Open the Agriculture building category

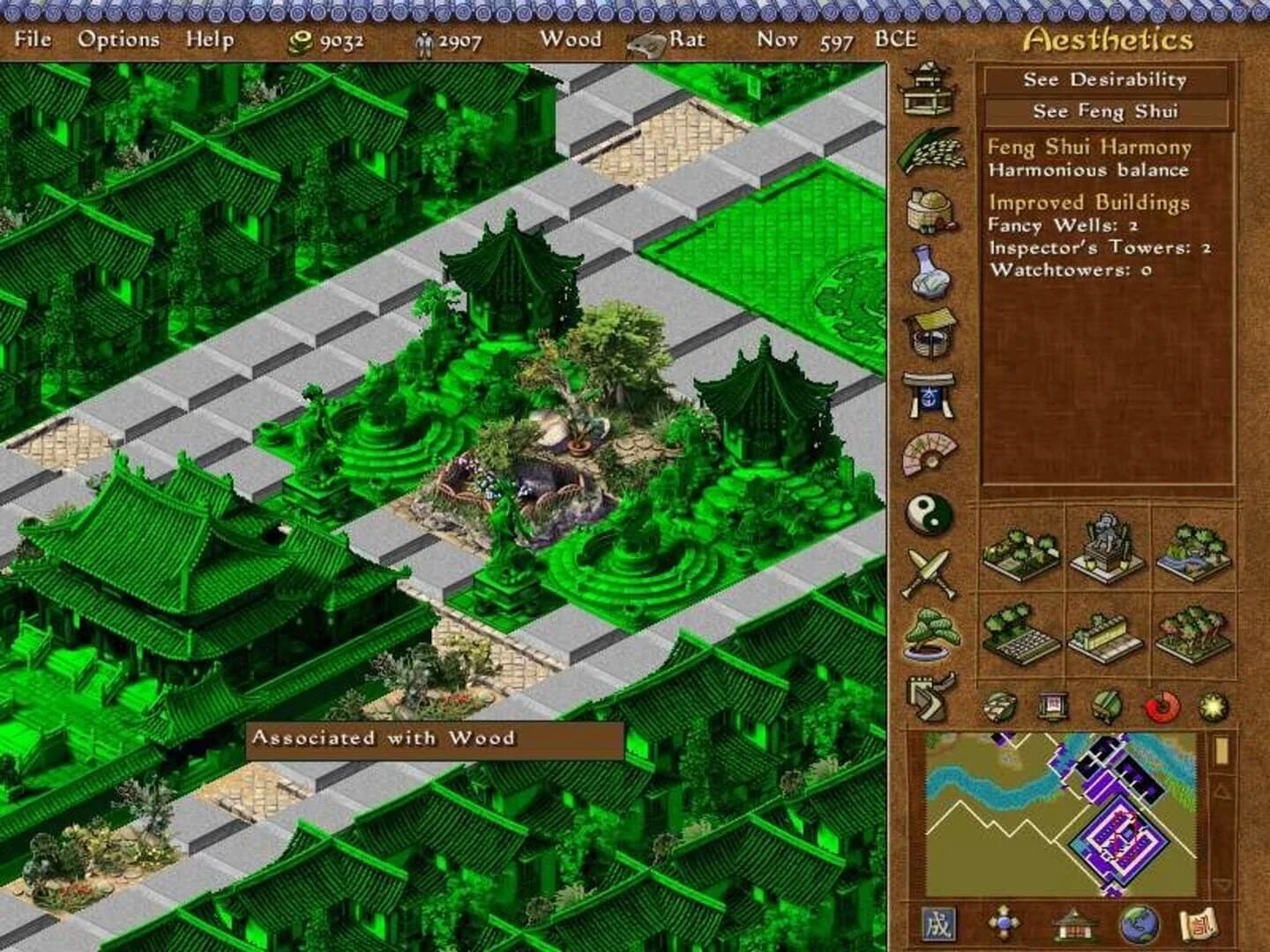931,150
